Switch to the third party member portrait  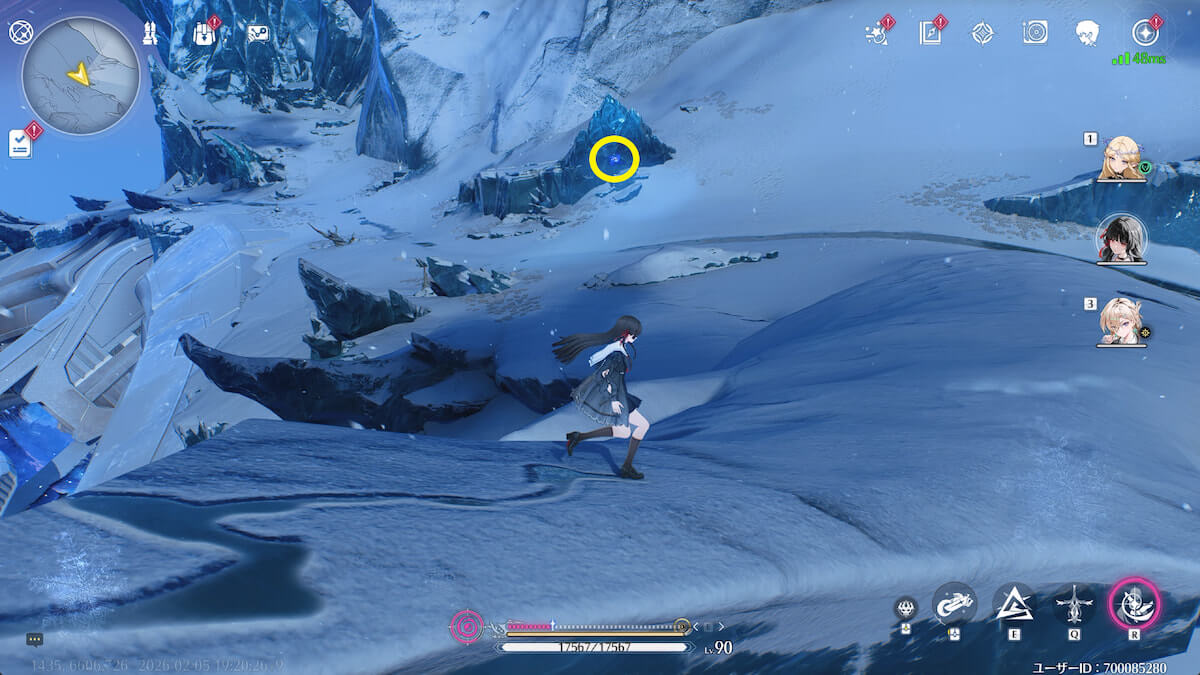point(1121,321)
